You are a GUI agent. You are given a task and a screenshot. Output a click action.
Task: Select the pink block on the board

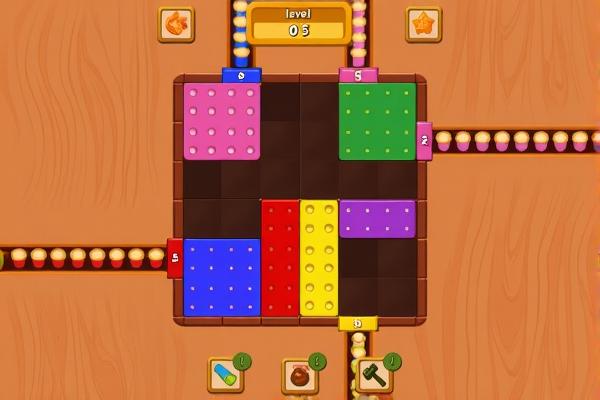pos(222,121)
